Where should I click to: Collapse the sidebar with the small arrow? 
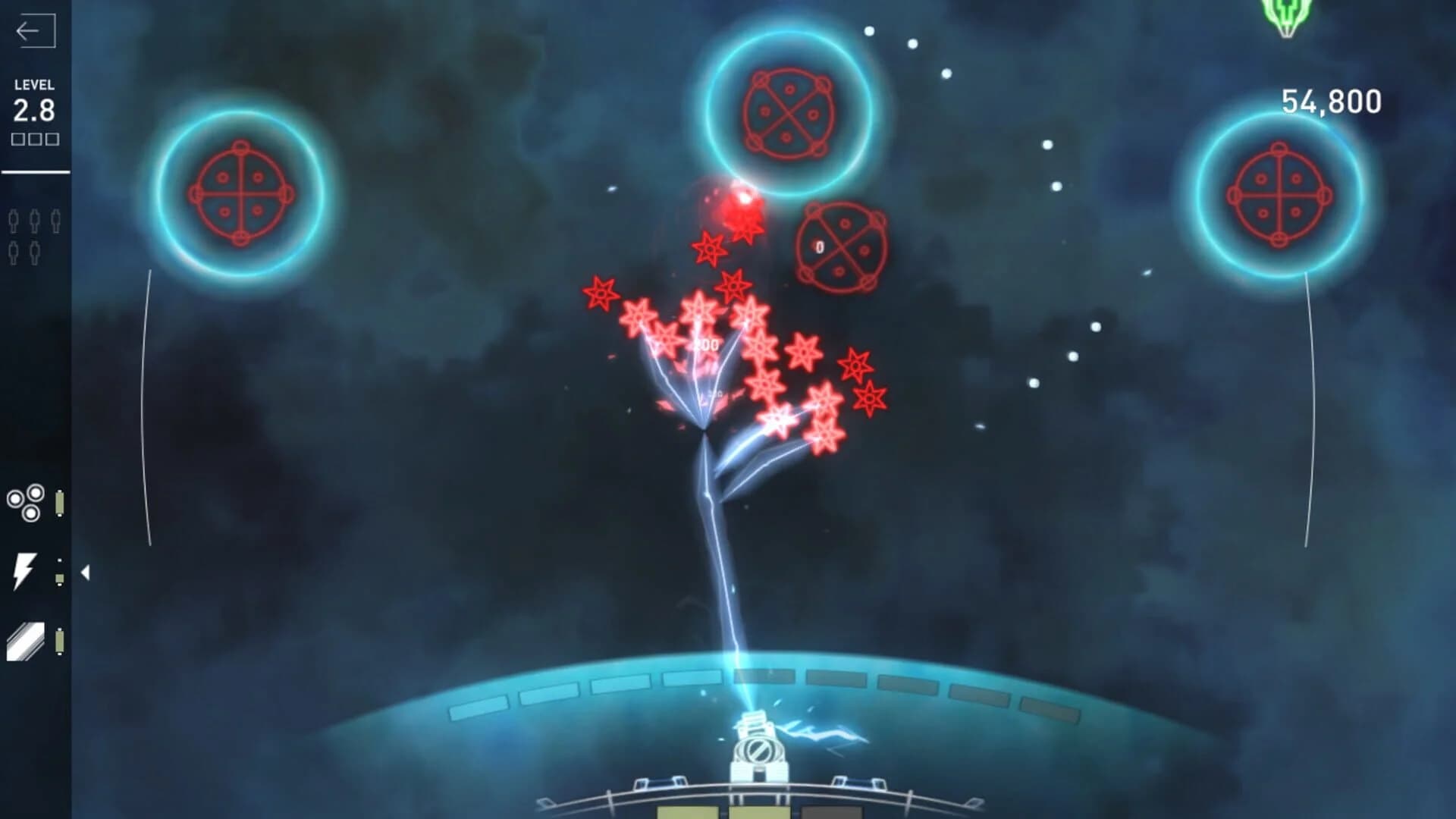pos(85,572)
